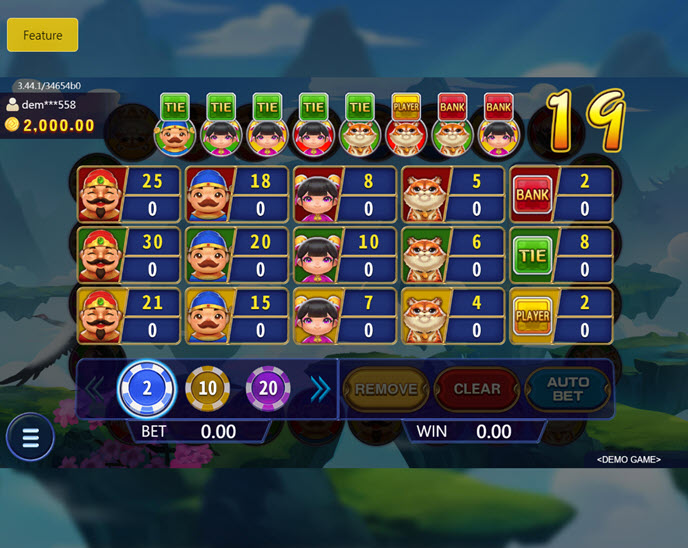Bet on tiger tile paying 4

click(x=453, y=316)
